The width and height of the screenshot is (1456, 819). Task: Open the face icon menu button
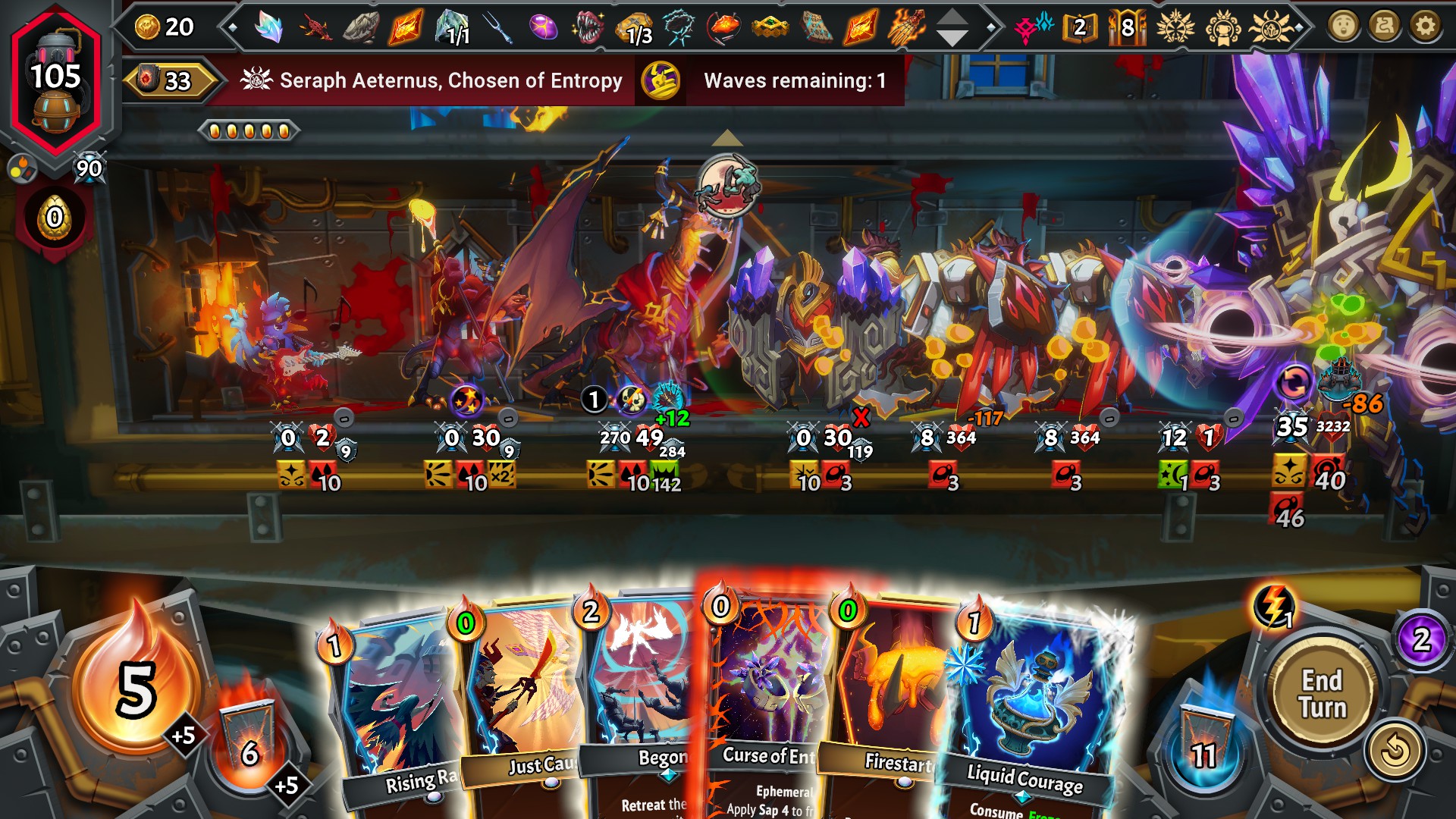pyautogui.click(x=1343, y=27)
